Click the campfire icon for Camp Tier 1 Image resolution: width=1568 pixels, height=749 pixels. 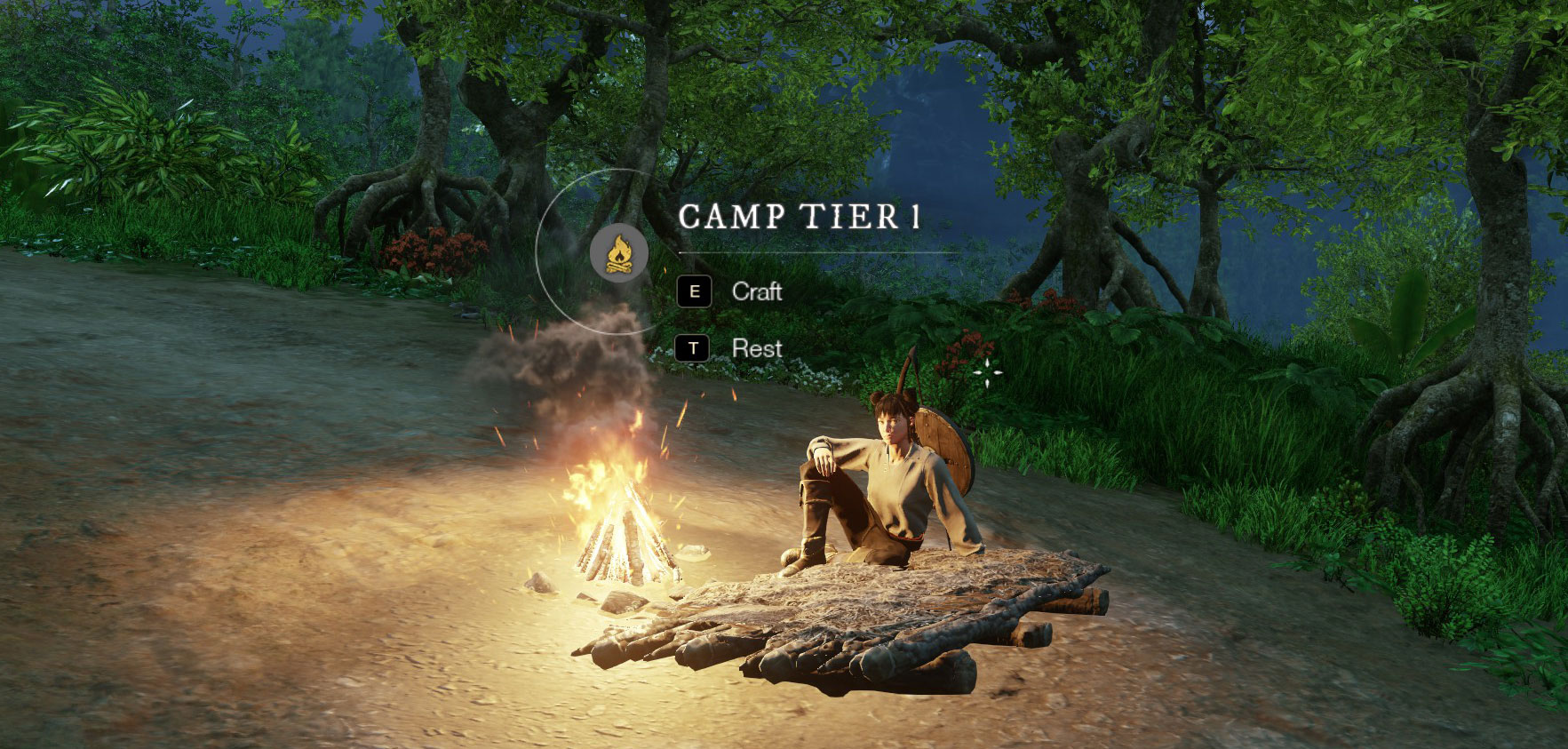613,252
